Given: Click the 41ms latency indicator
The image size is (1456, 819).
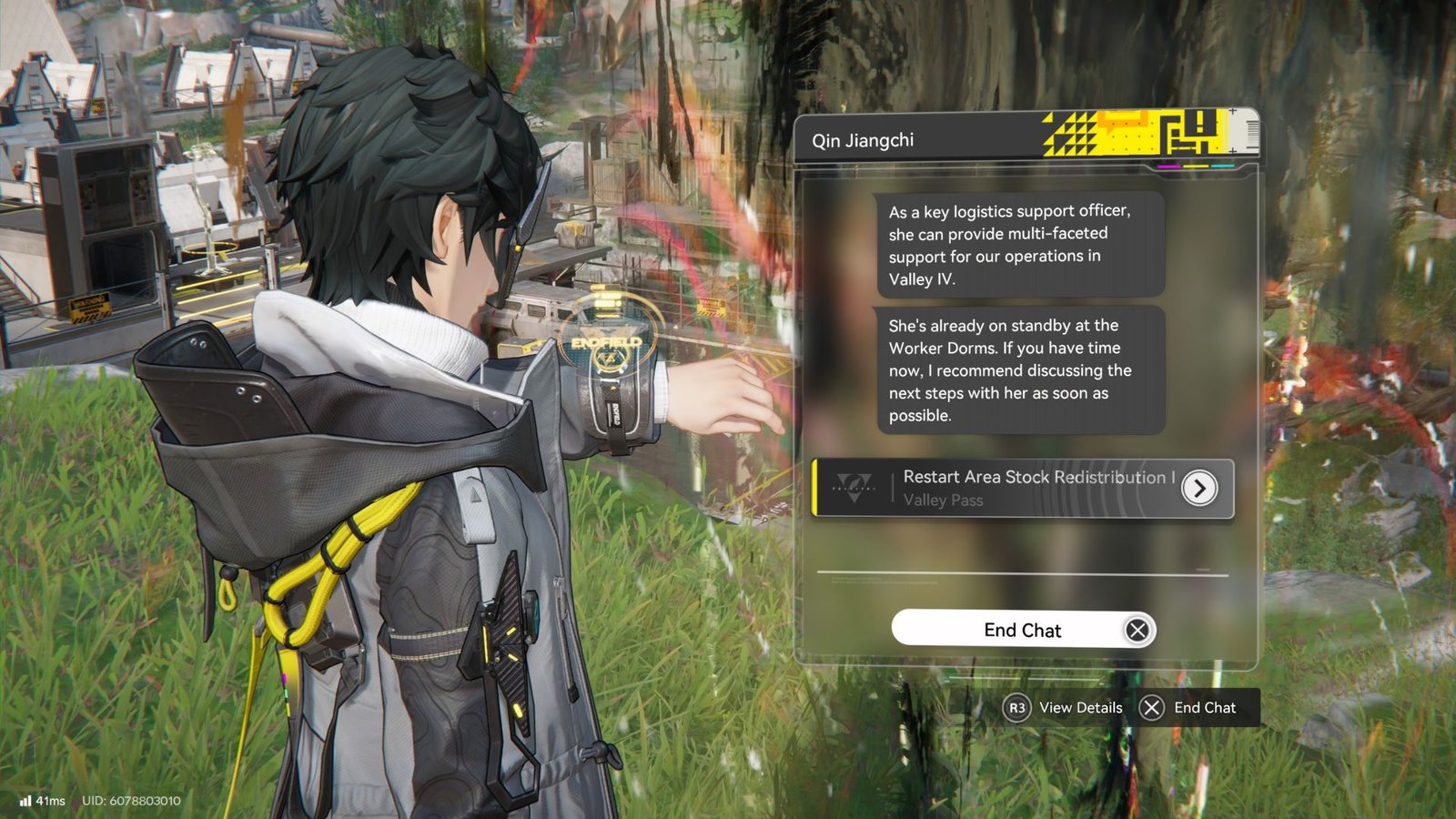Looking at the screenshot, I should (x=50, y=799).
